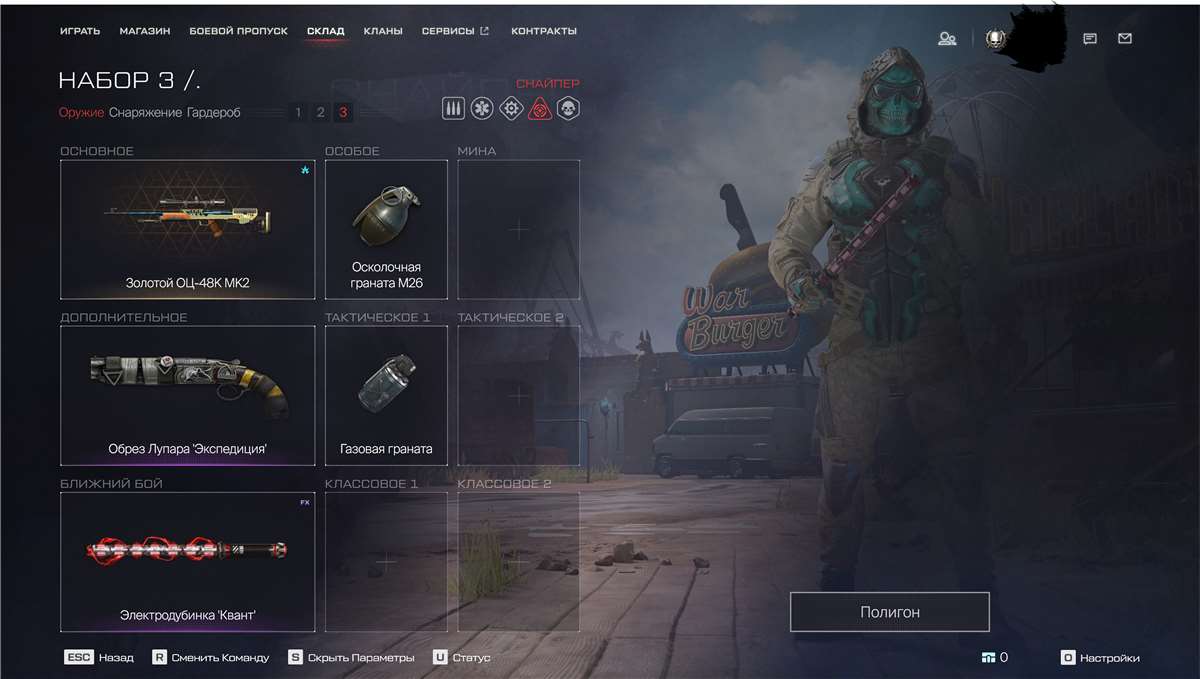The height and width of the screenshot is (679, 1200).
Task: Select the Электродубинка 'Квант' melee slot
Action: click(187, 561)
